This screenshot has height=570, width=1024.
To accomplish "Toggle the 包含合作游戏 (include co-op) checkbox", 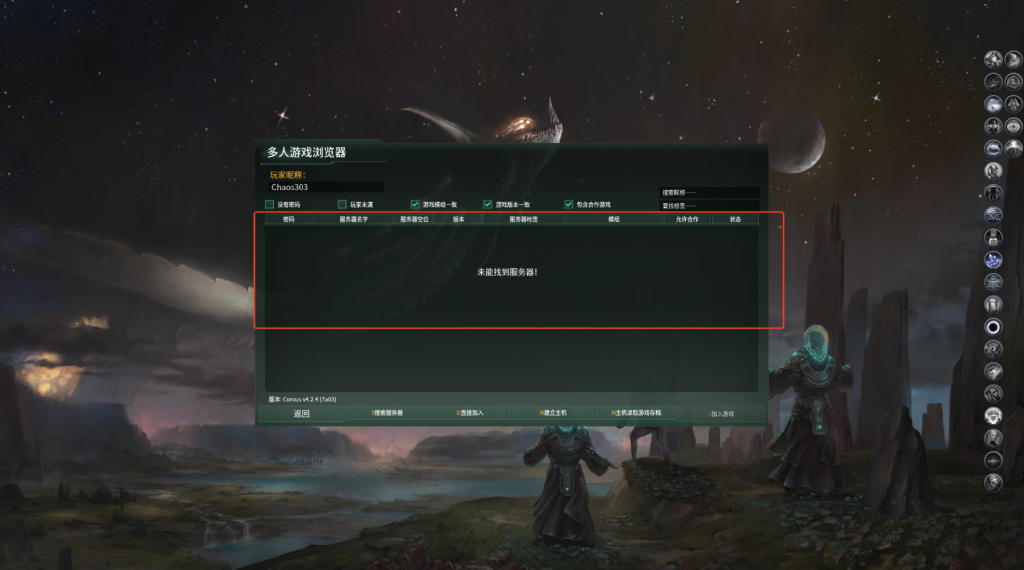I will pos(569,204).
